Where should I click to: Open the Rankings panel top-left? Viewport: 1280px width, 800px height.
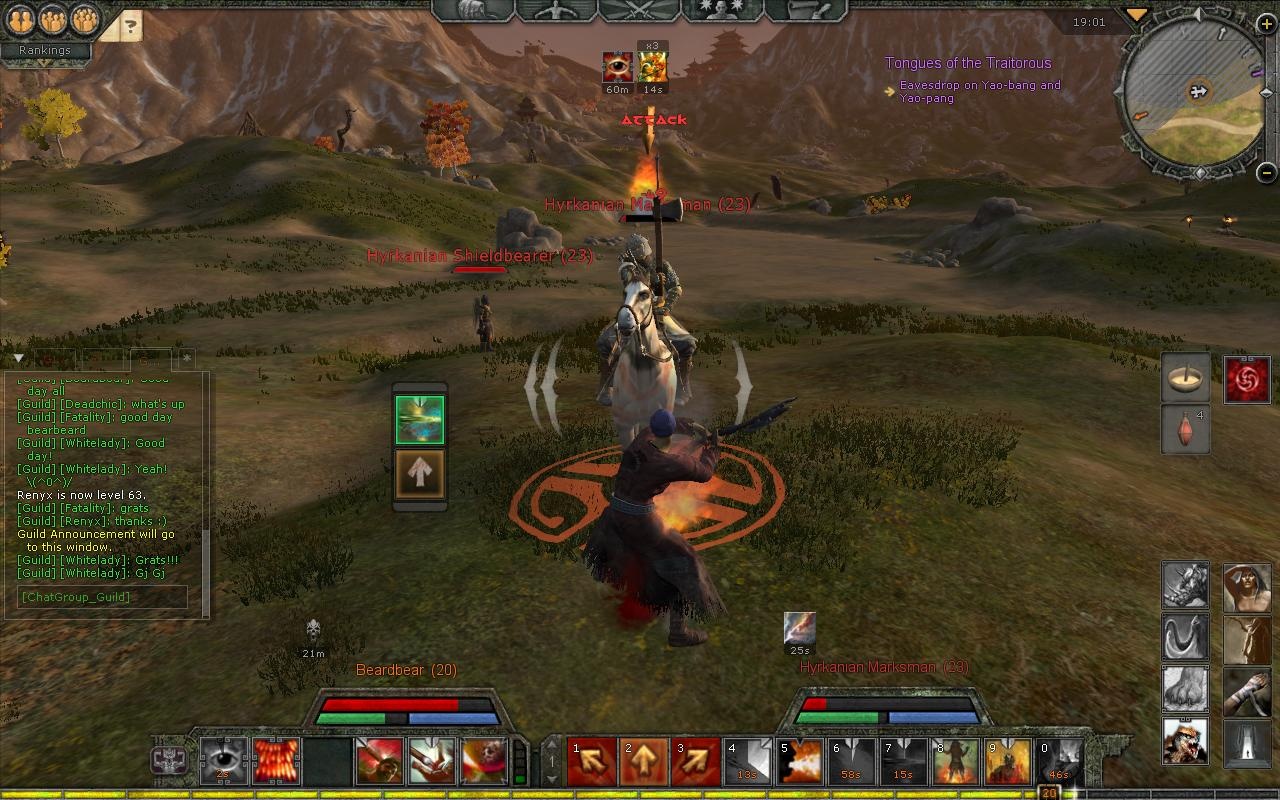(45, 50)
